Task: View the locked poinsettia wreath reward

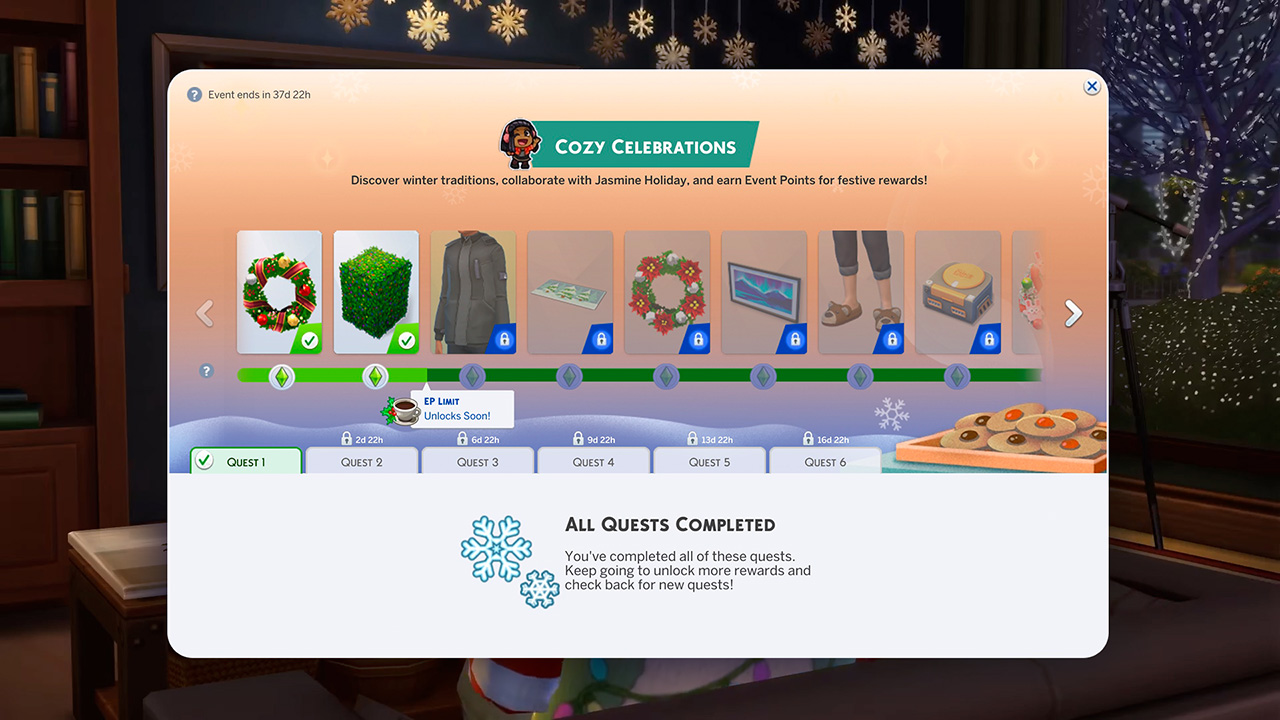Action: coord(667,292)
